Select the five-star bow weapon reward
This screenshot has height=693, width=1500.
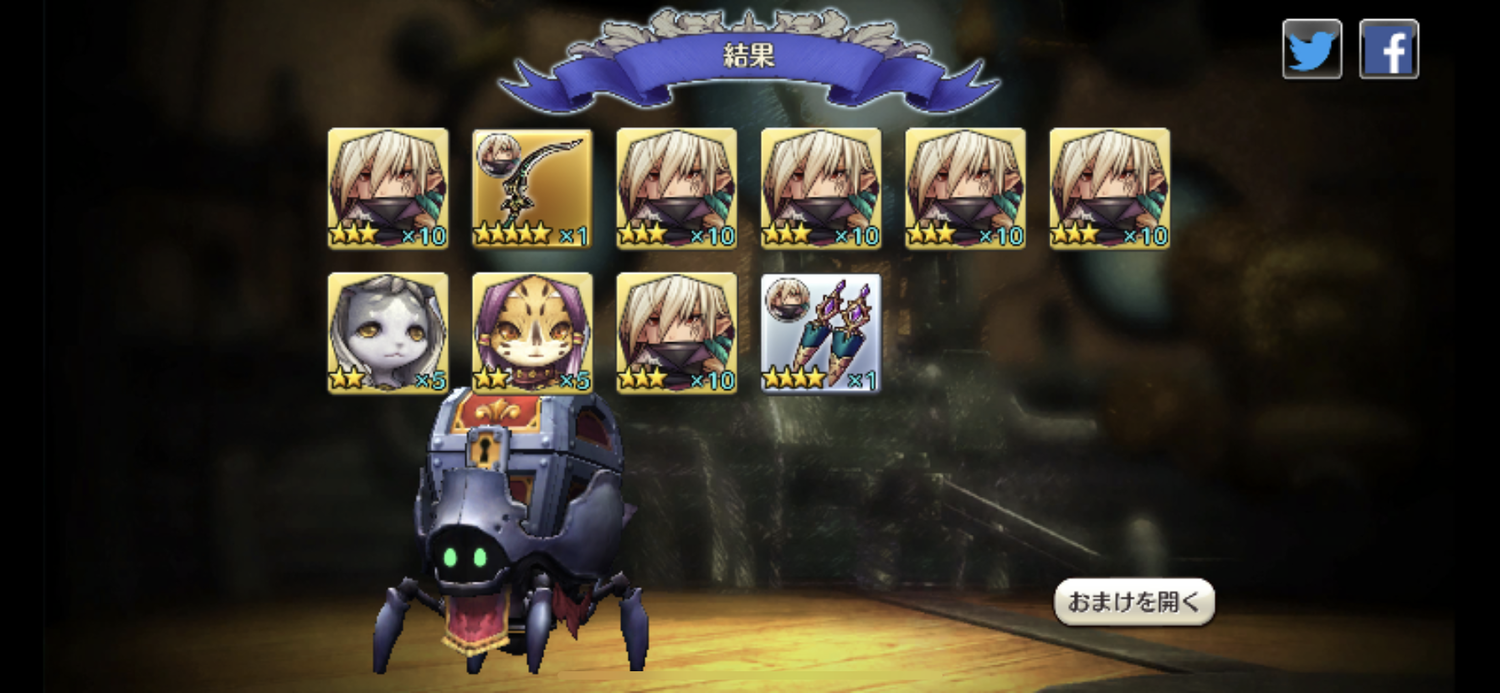(x=532, y=189)
